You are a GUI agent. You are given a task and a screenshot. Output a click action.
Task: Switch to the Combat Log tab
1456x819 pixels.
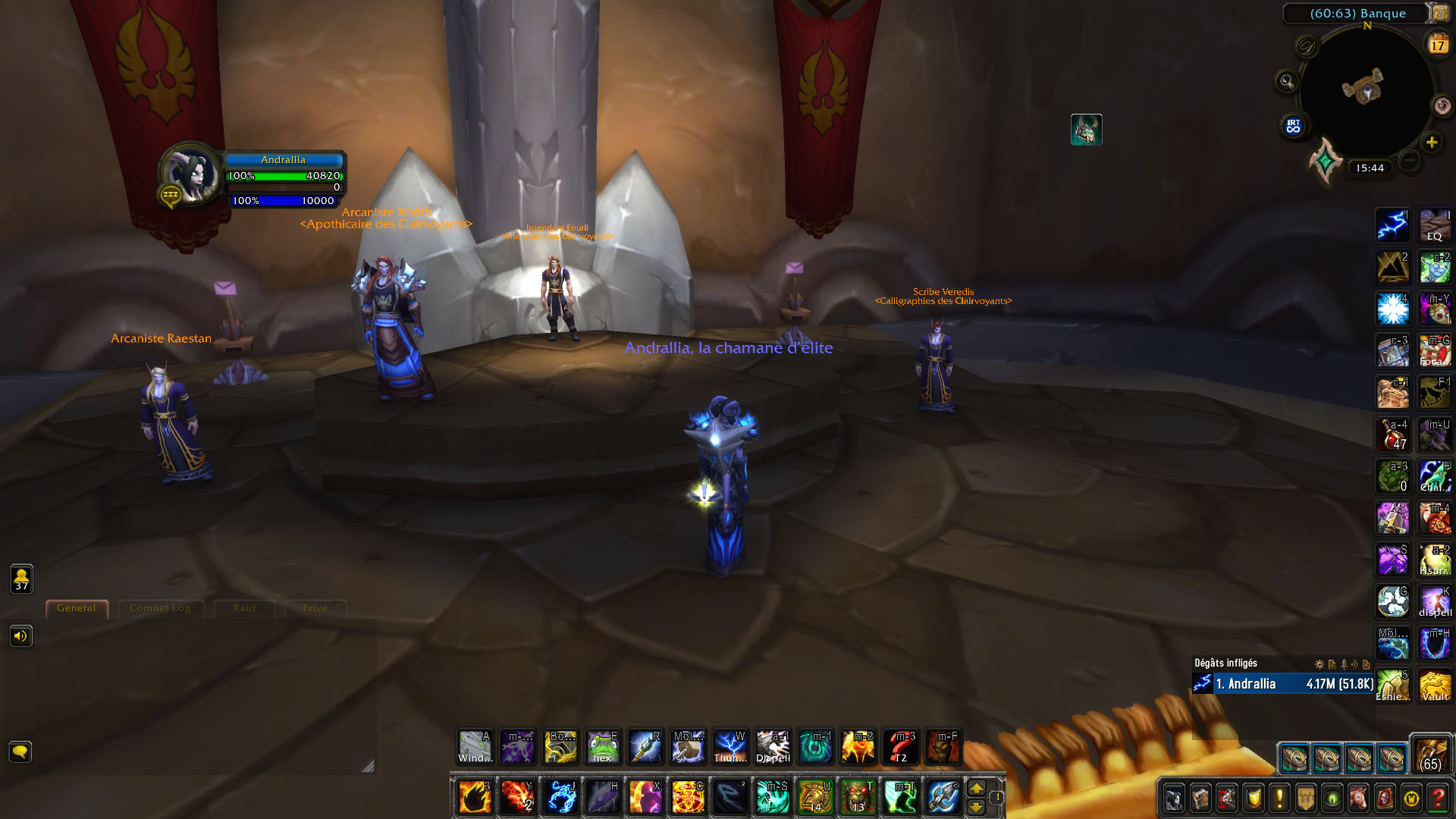pos(161,608)
